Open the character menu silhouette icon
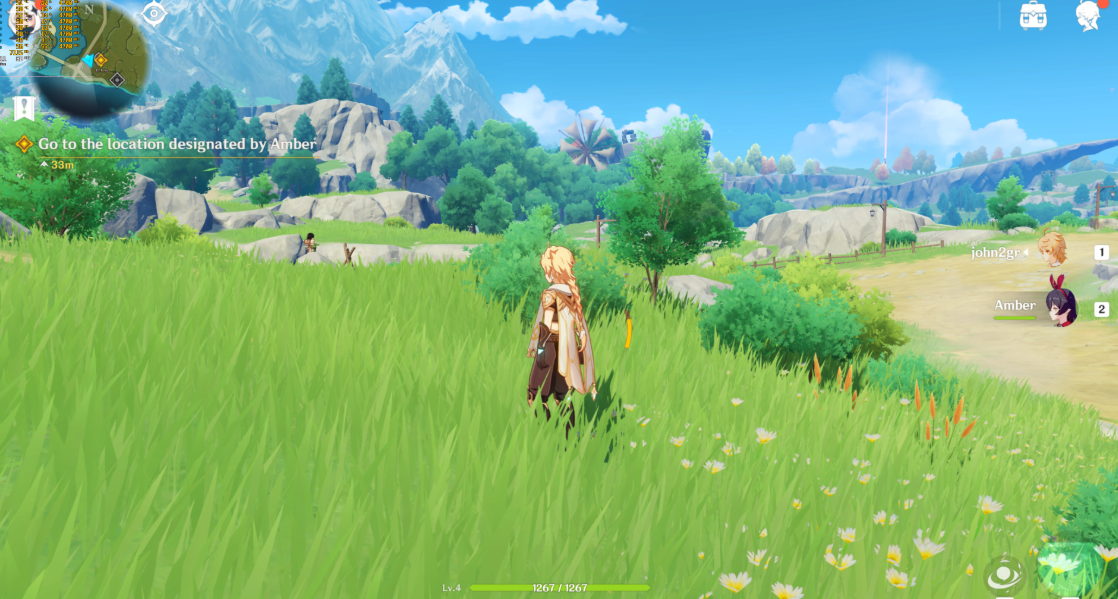 (1088, 15)
